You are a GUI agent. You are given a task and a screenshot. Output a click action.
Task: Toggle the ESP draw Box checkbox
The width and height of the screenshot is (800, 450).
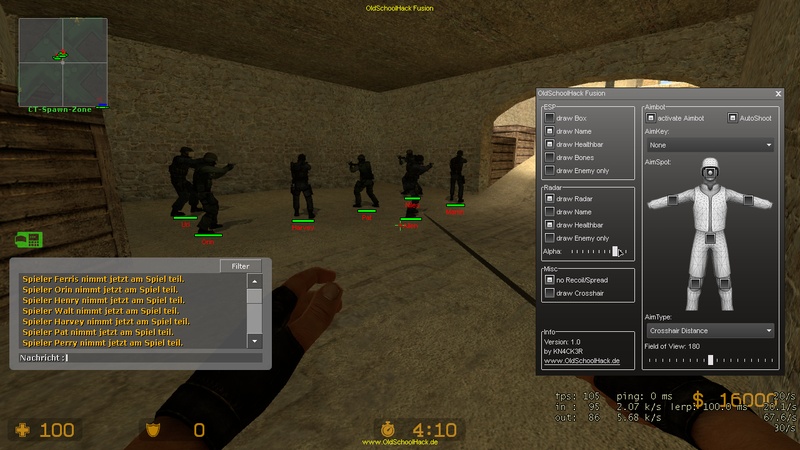click(x=550, y=118)
